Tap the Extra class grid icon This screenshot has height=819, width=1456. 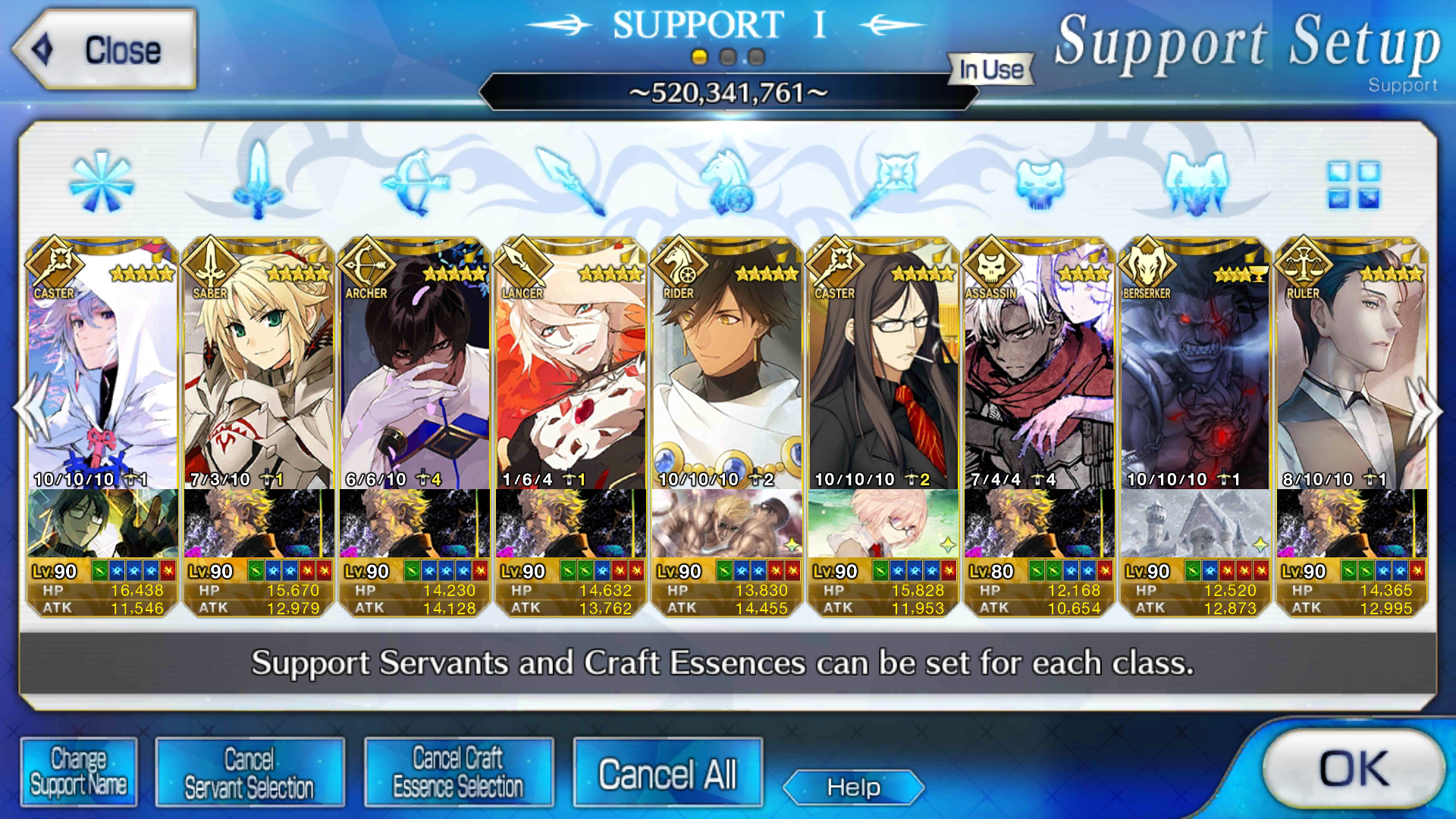coord(1354,184)
